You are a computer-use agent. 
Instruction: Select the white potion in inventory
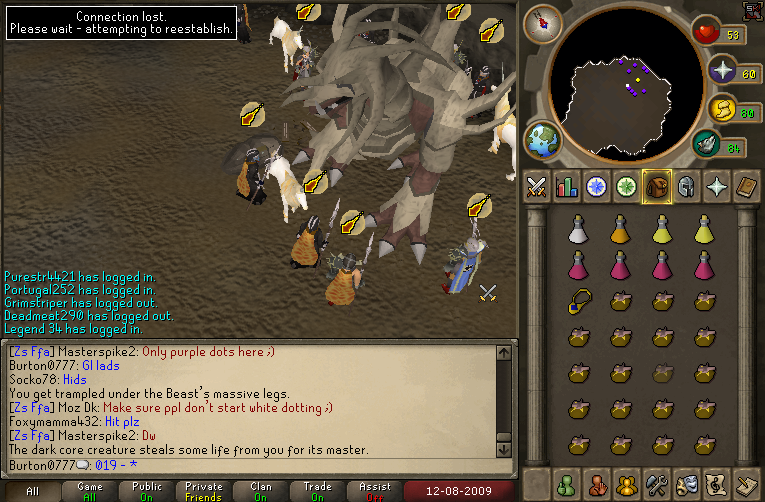tap(577, 229)
